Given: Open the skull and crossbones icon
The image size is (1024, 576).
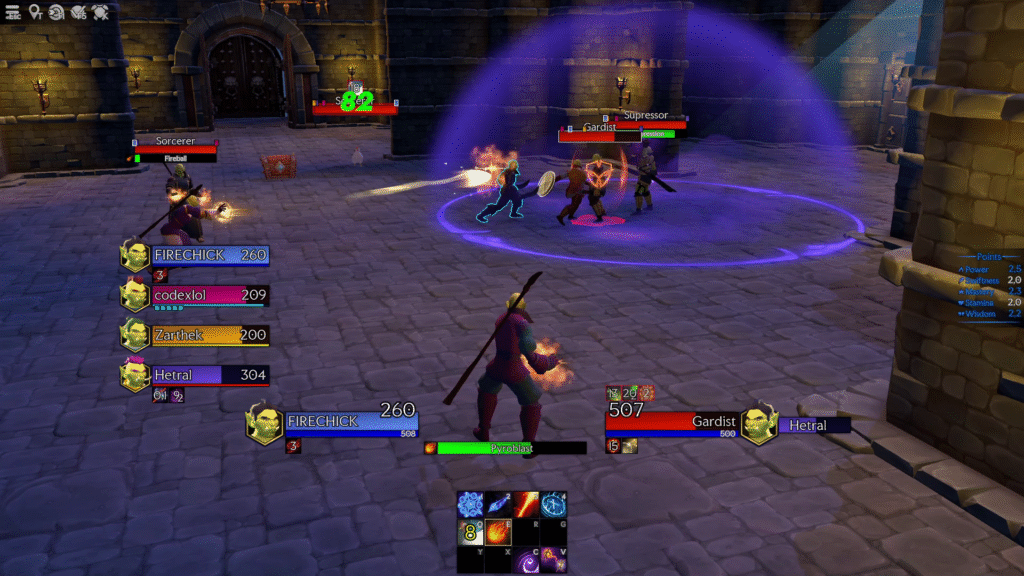Looking at the screenshot, I should [x=100, y=12].
